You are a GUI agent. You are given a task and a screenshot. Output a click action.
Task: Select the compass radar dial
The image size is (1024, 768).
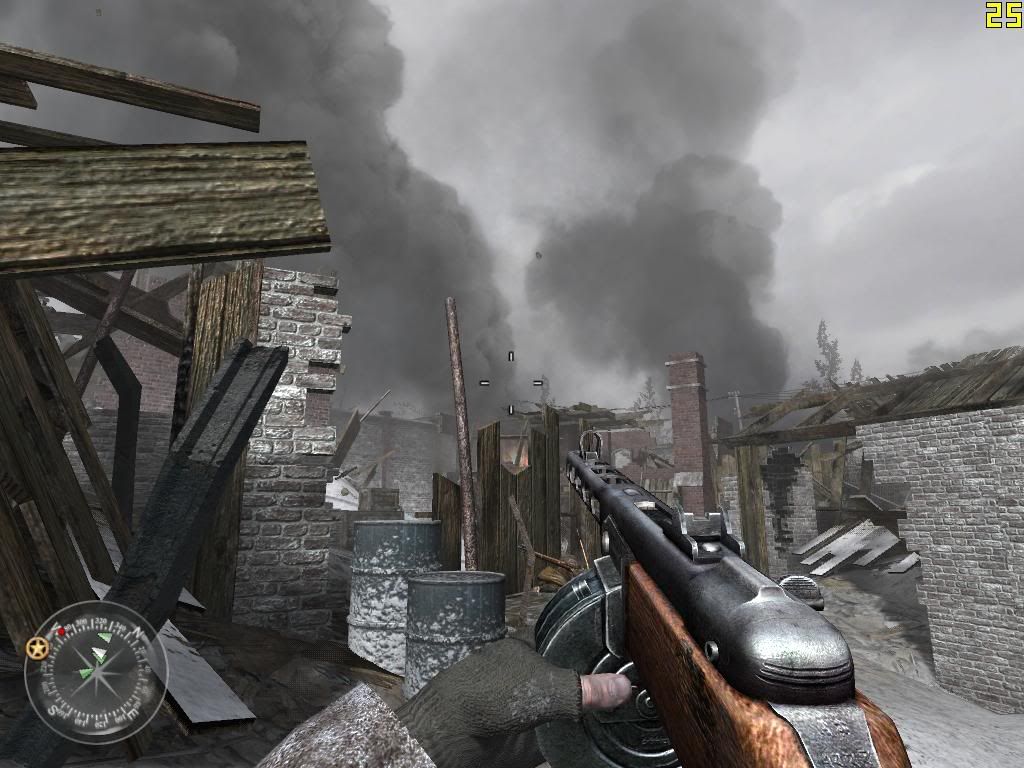click(96, 672)
